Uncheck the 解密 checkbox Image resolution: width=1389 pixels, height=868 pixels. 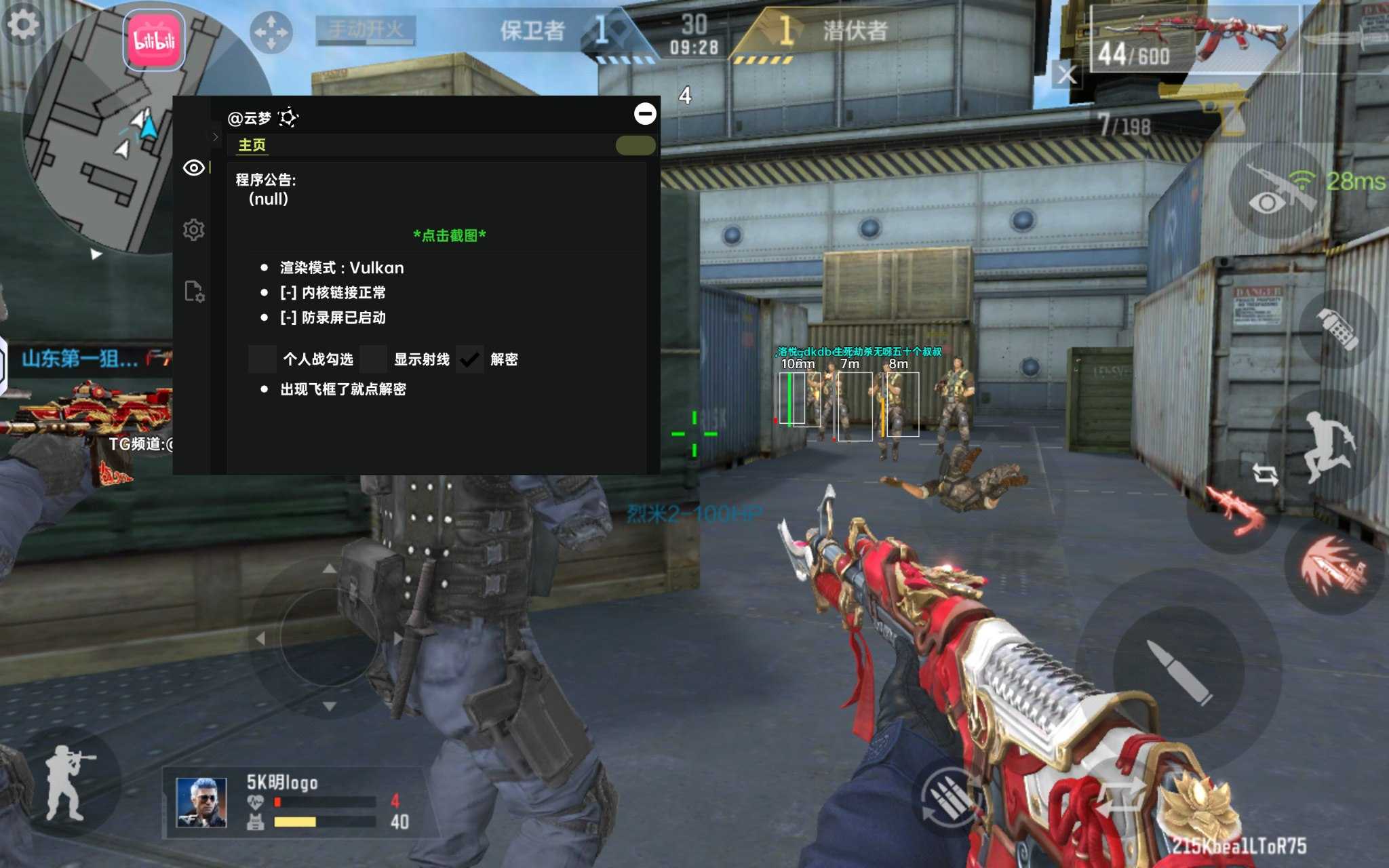coord(469,359)
